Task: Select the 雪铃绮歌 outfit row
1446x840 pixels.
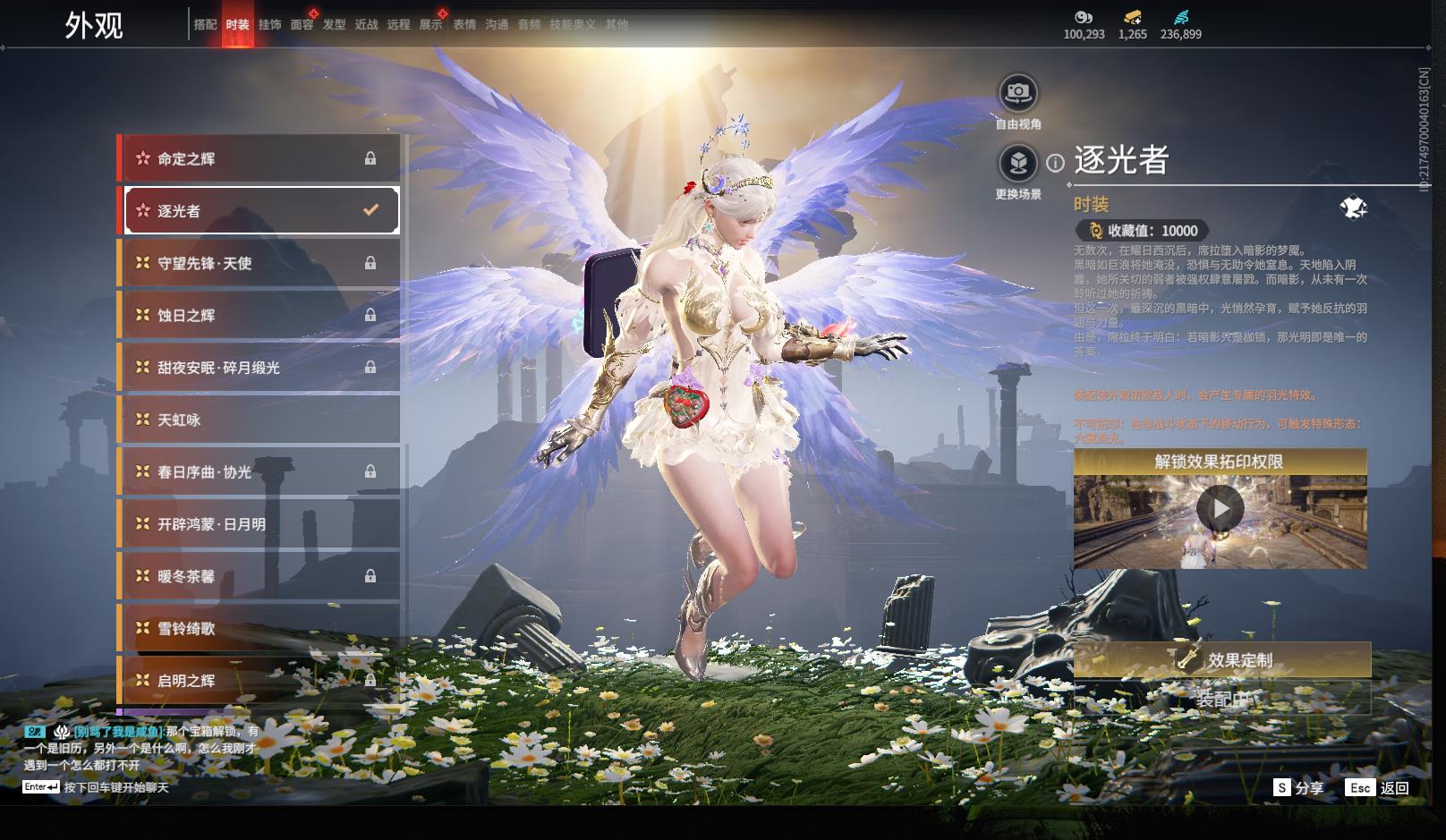Action: [259, 628]
